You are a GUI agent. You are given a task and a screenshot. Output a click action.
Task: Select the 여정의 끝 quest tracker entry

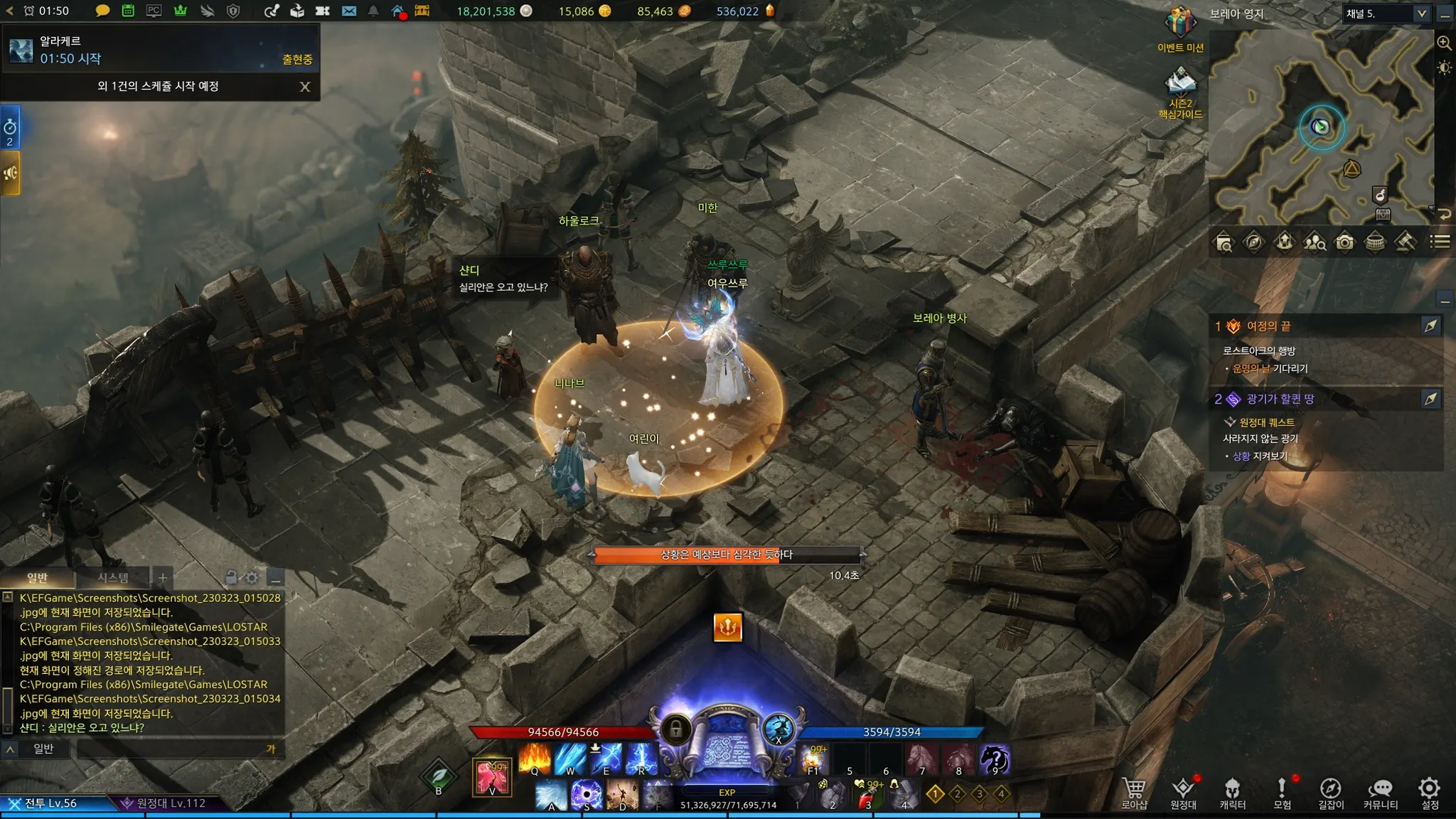pyautogui.click(x=1269, y=326)
